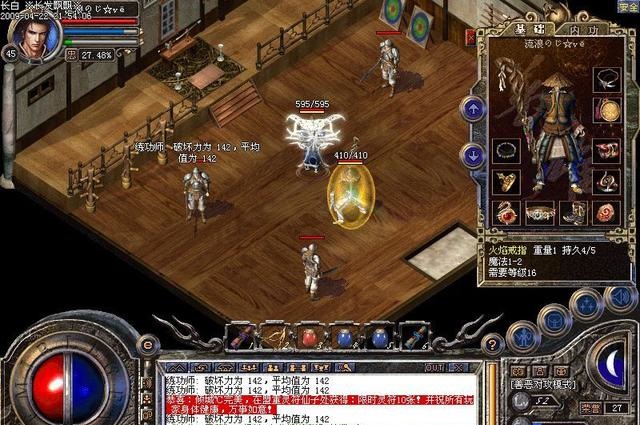Screen dimensions: 640x425
Task: Select the equipped necklace slot
Action: click(x=606, y=79)
